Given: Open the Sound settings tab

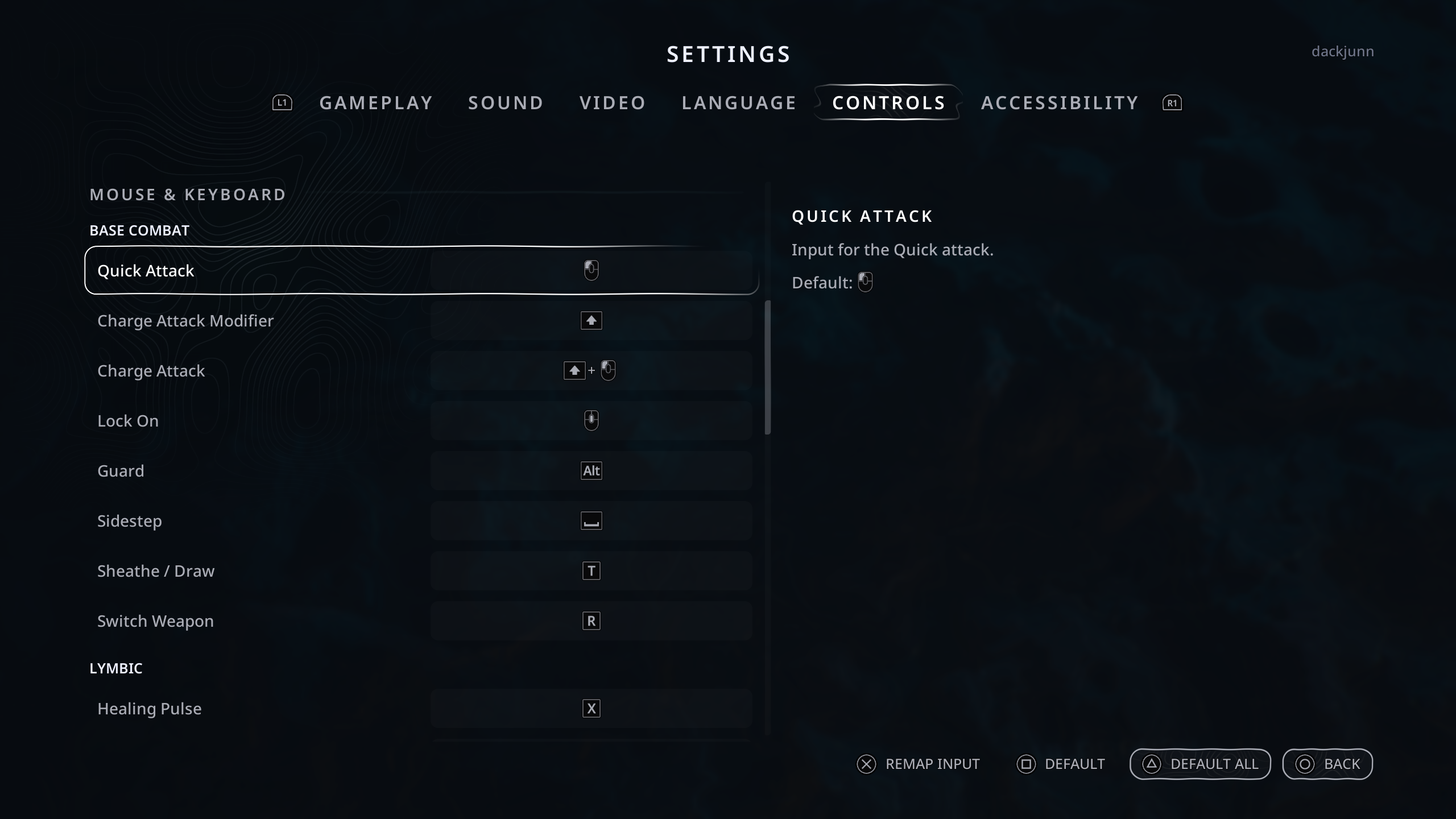Looking at the screenshot, I should point(506,103).
